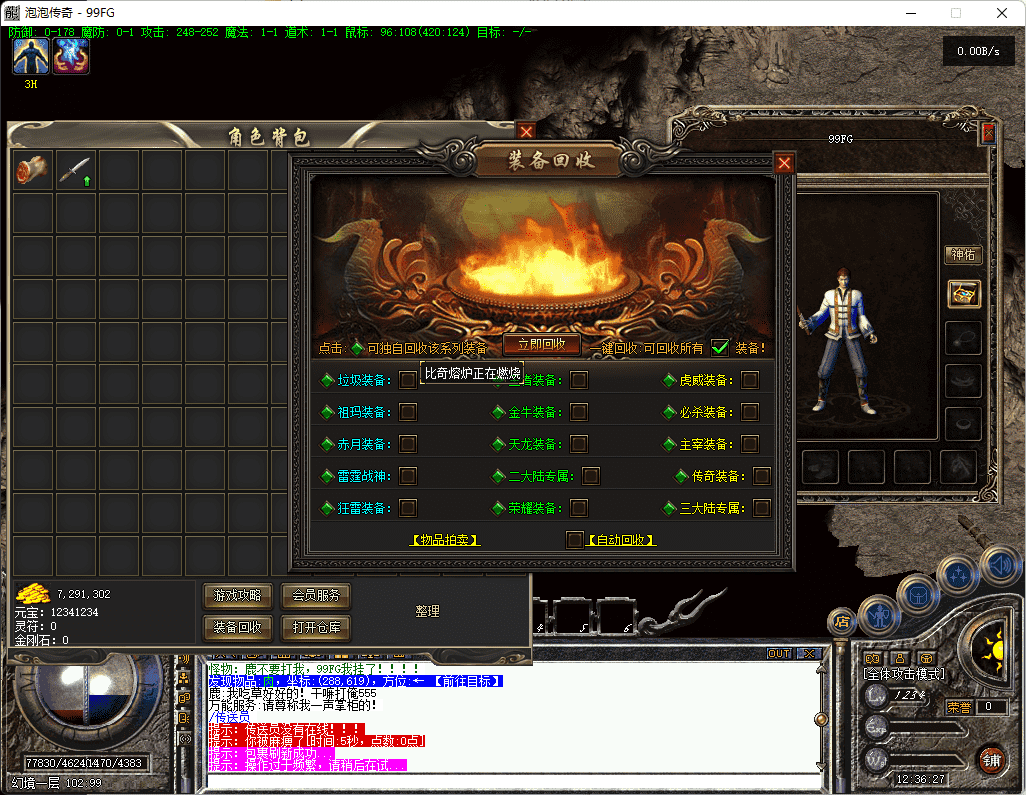The height and width of the screenshot is (795, 1026).
Task: Open 会员服务 member services
Action: (x=316, y=596)
